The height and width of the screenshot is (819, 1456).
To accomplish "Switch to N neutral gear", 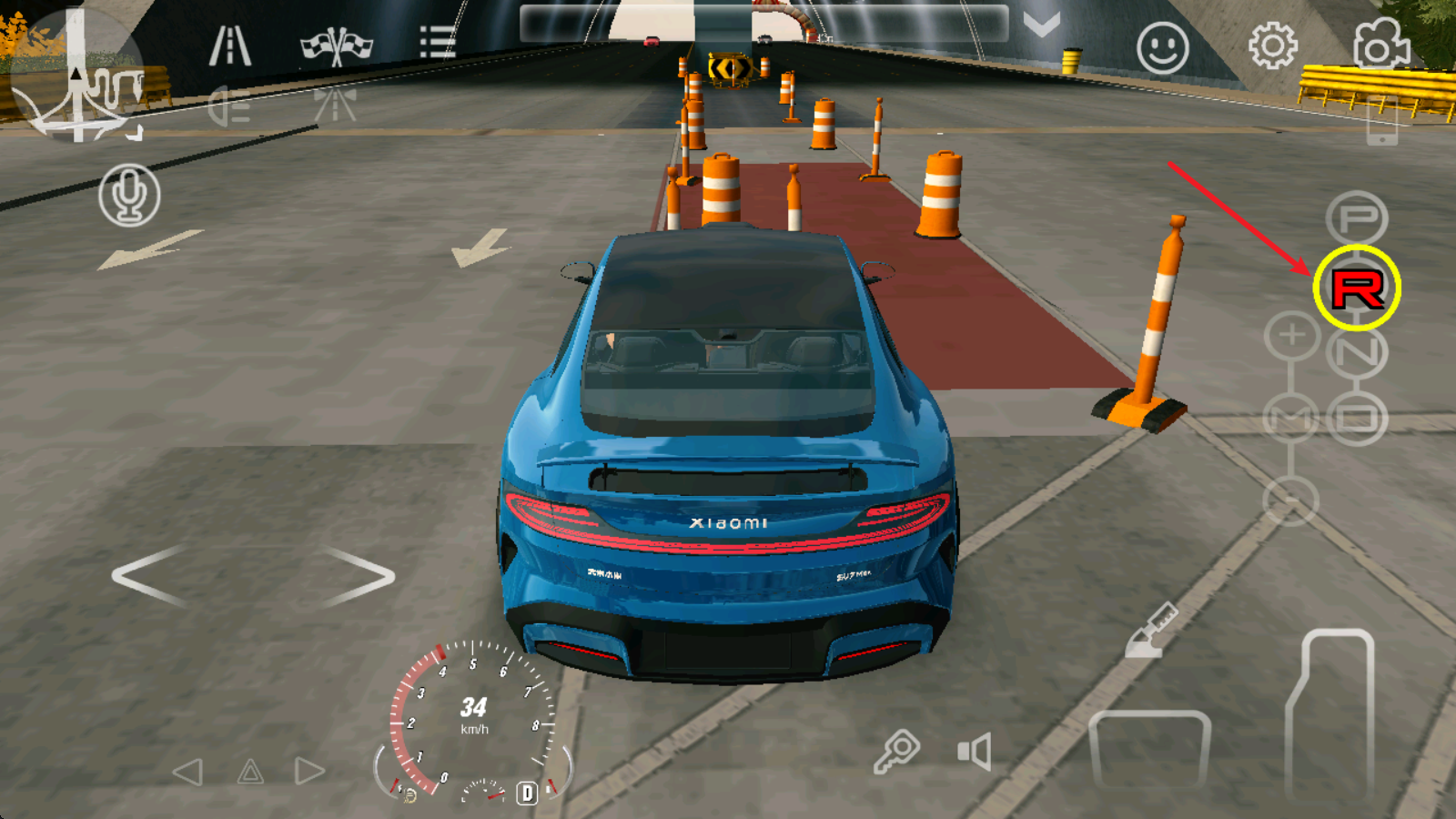I will pos(1357,352).
